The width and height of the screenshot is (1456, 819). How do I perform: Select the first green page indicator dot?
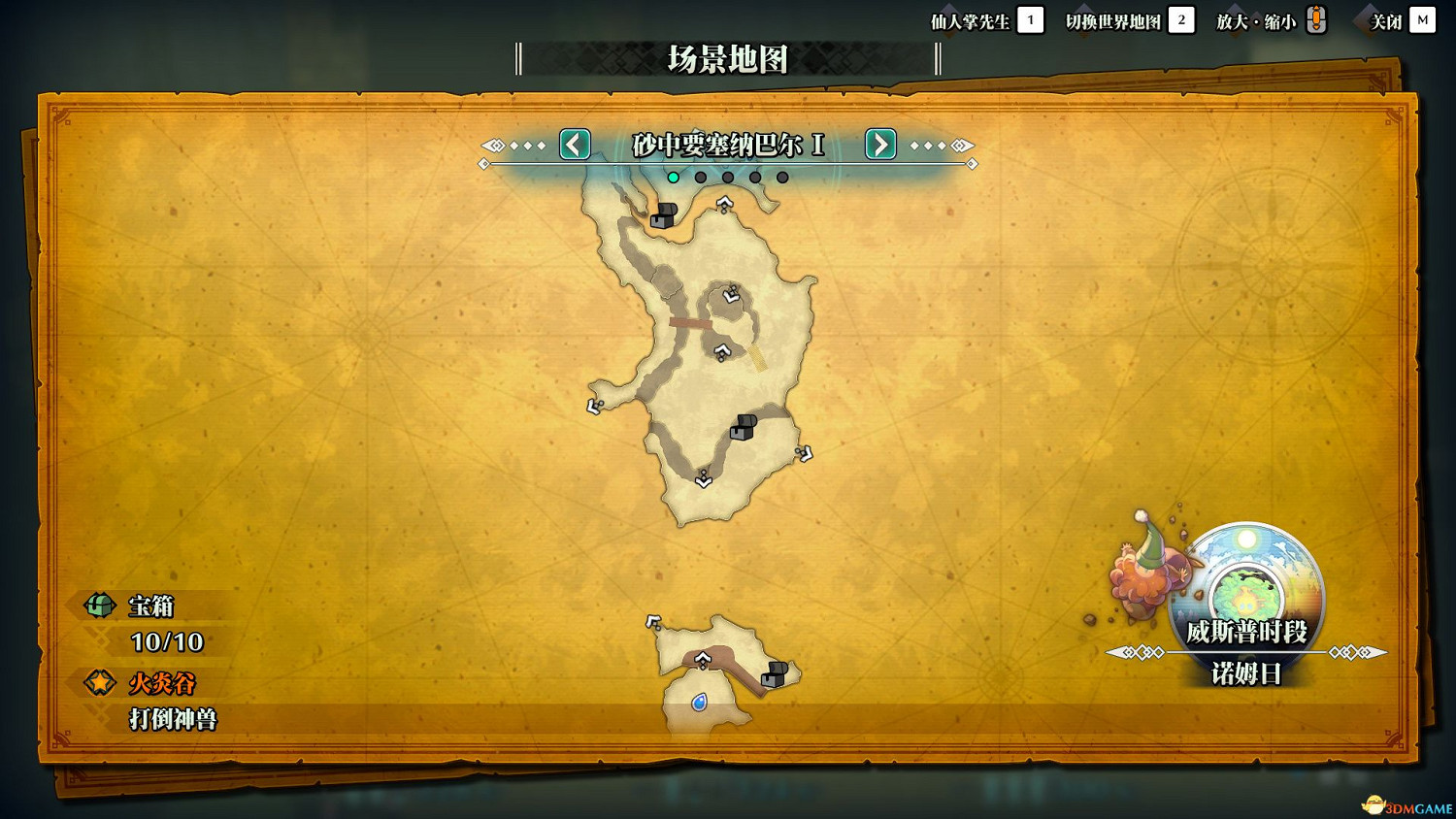pos(673,177)
